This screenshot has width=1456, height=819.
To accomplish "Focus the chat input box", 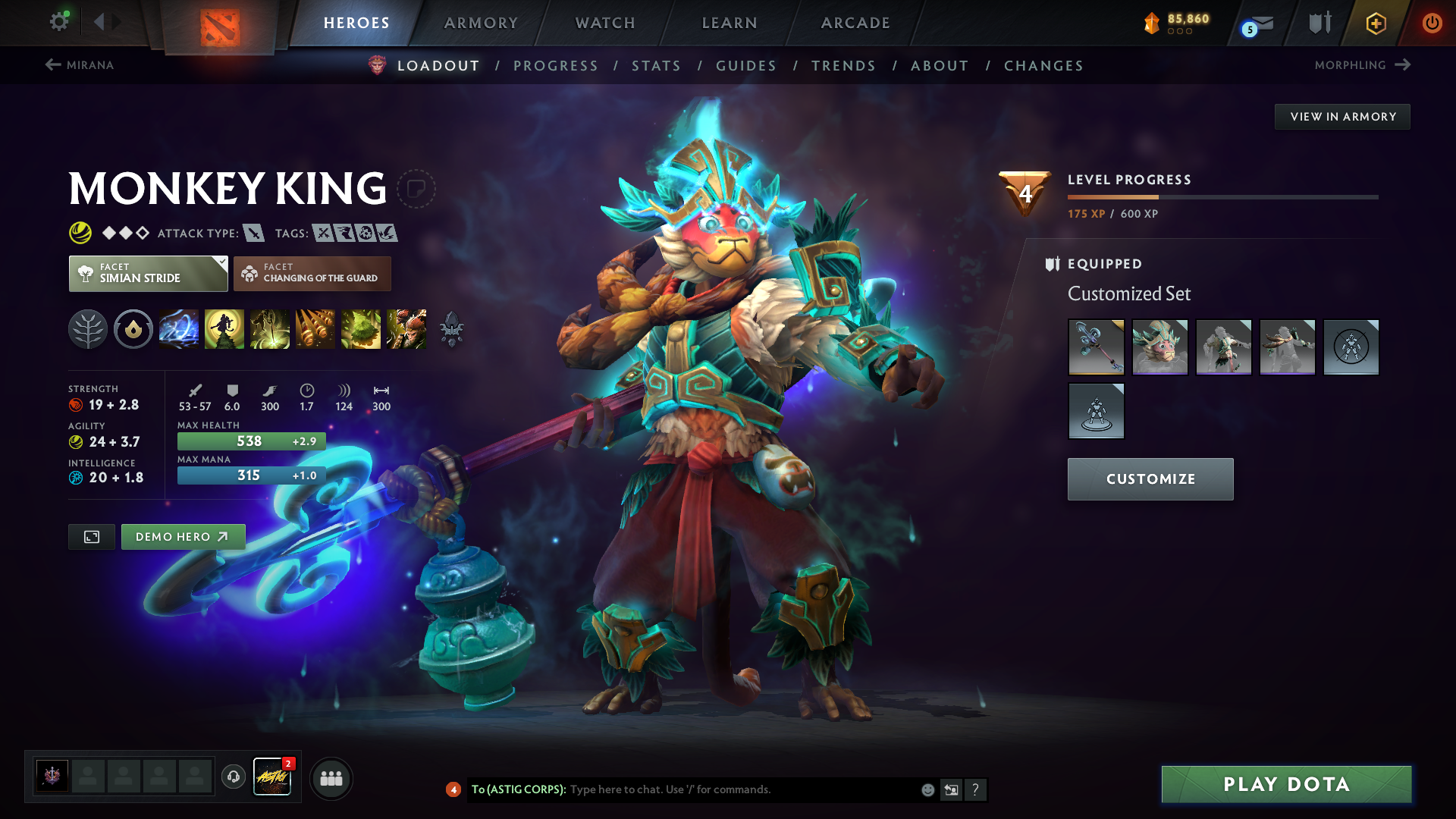I will (x=743, y=789).
